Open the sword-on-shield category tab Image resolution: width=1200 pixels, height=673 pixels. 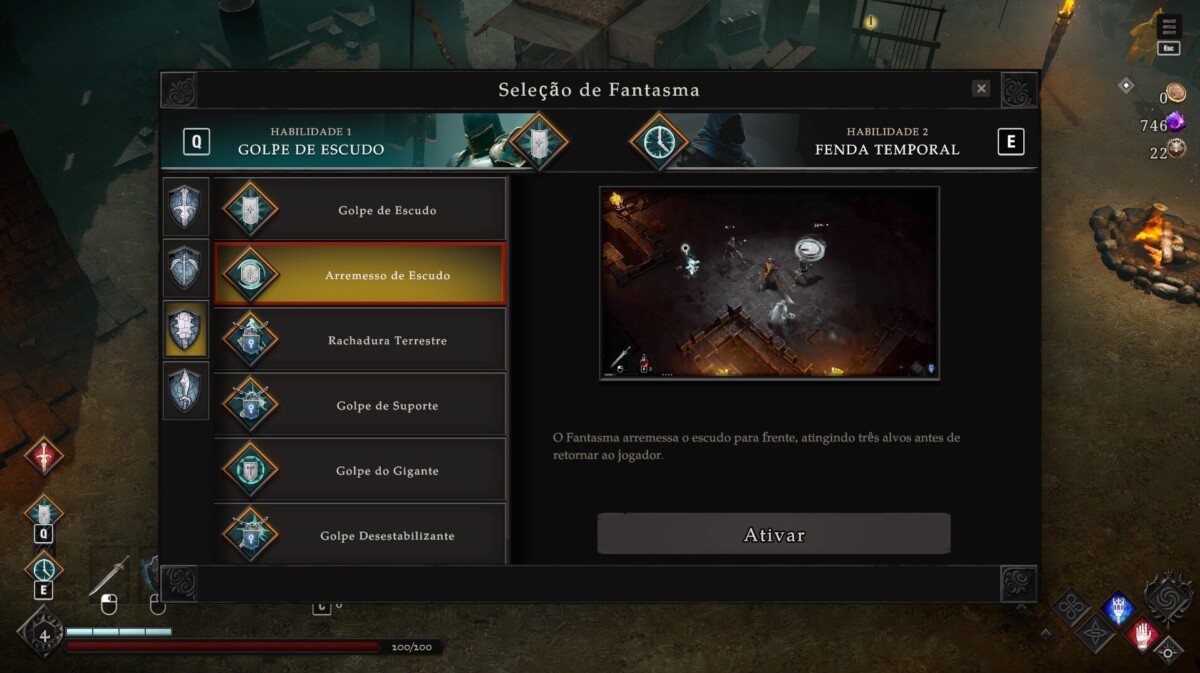tap(186, 207)
